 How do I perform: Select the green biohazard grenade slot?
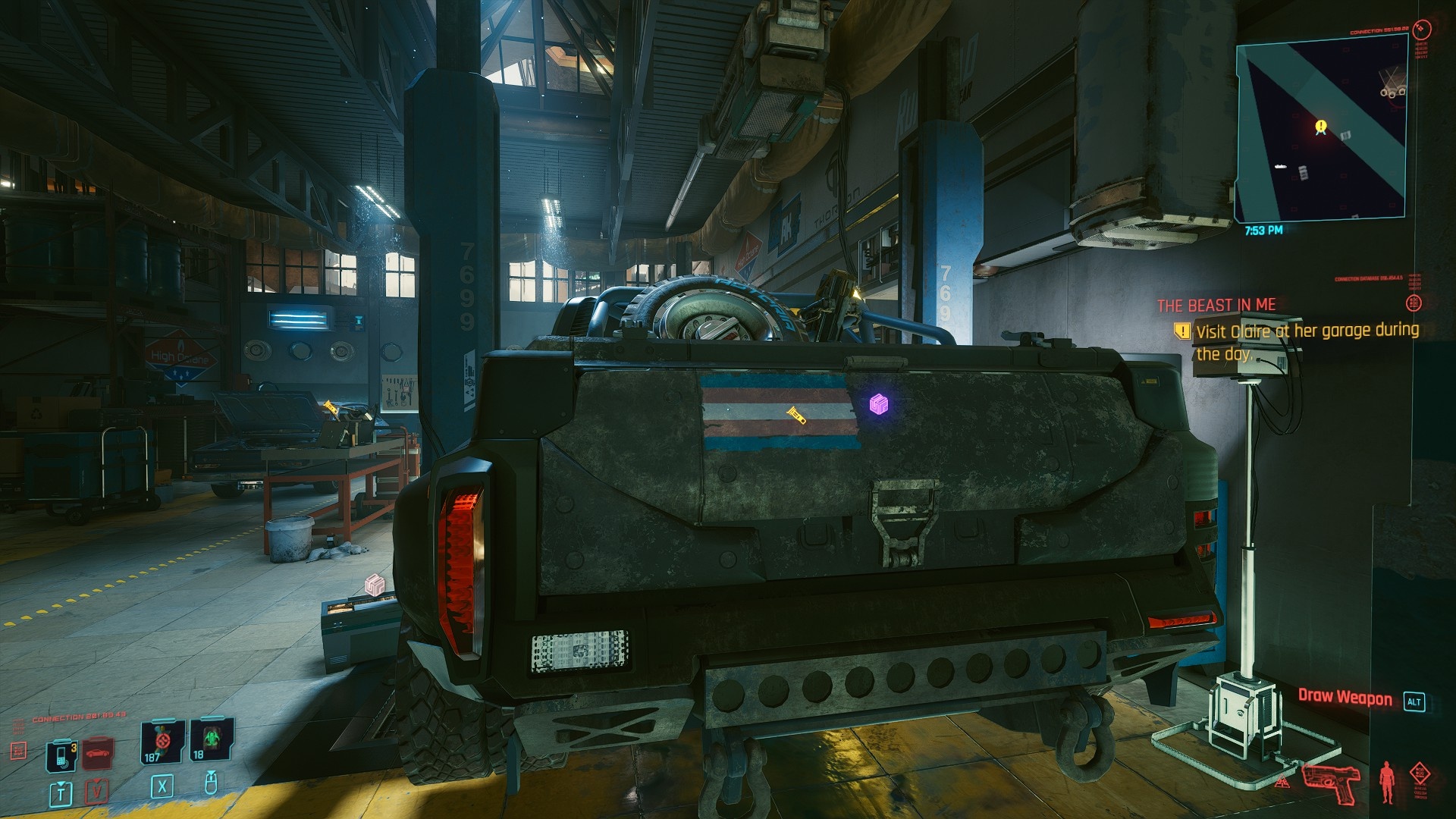coord(210,741)
